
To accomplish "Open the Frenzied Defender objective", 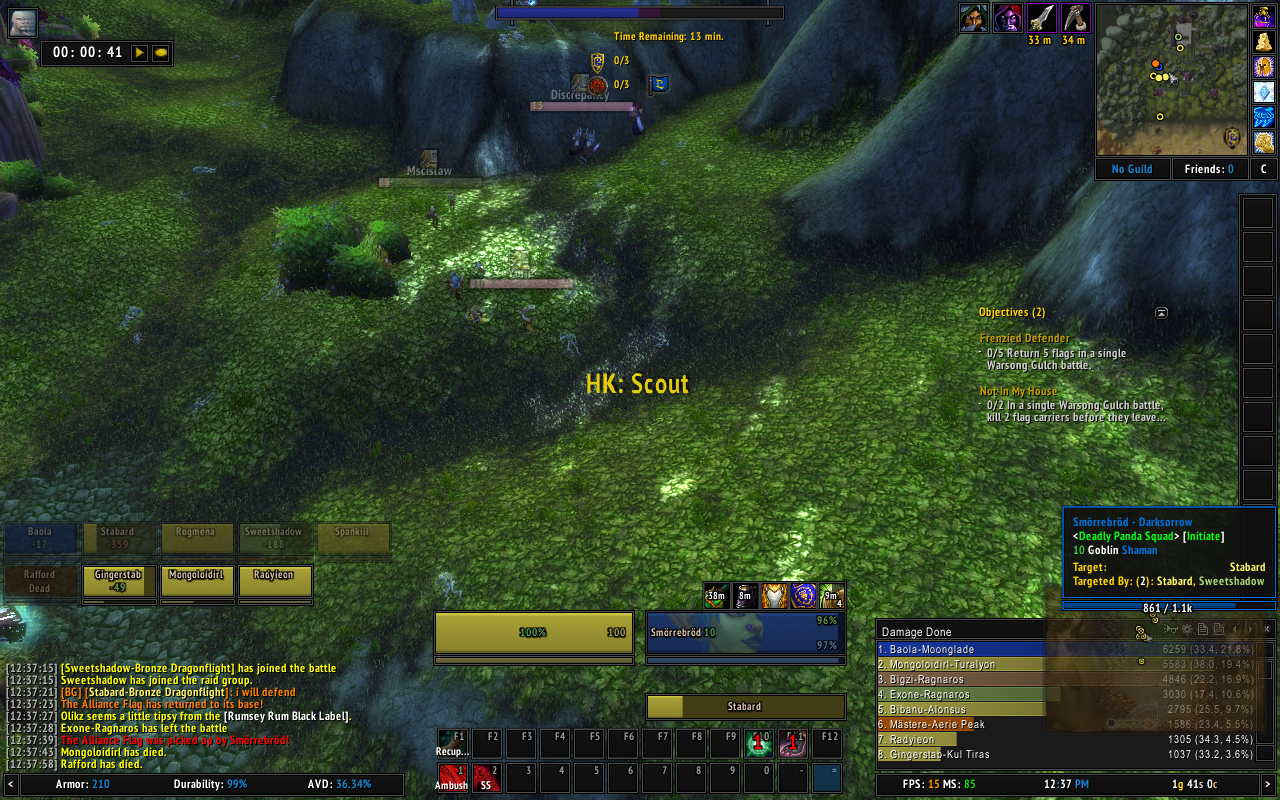I will [1024, 338].
